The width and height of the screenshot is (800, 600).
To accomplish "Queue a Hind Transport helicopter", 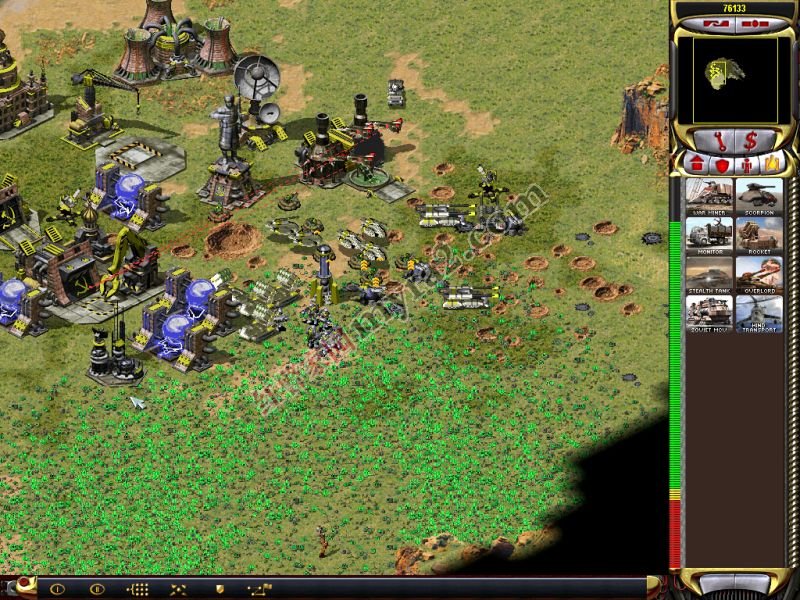I will click(759, 314).
